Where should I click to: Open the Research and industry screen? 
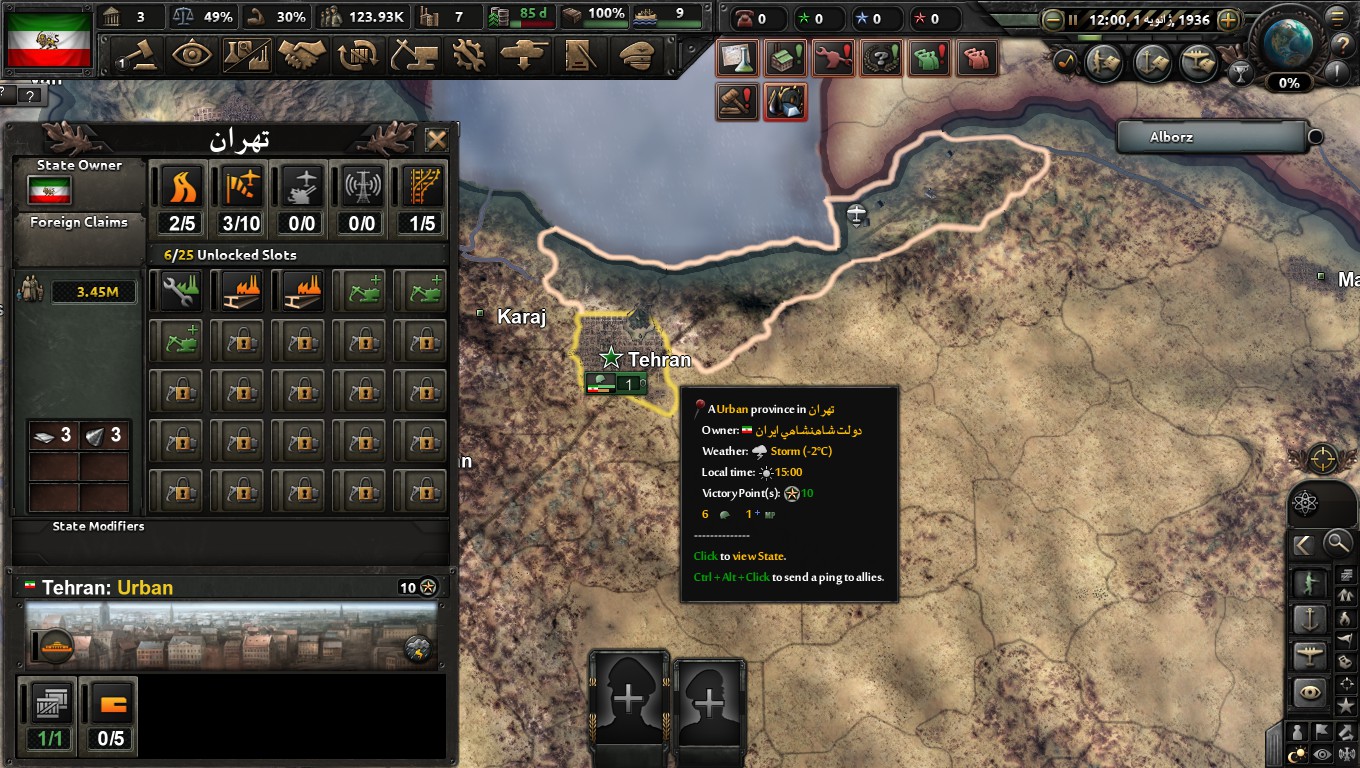click(x=246, y=55)
